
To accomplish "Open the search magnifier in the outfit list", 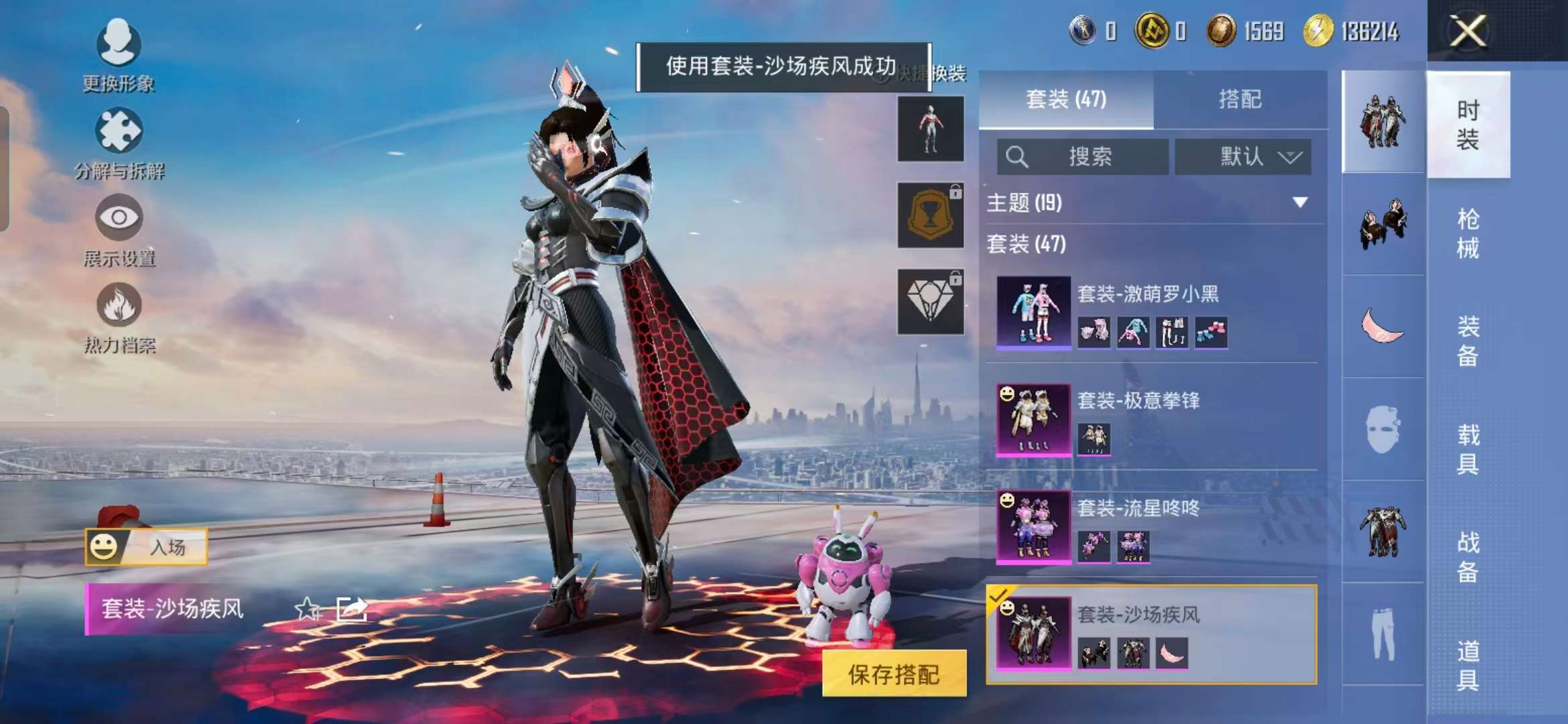I will pyautogui.click(x=1018, y=157).
